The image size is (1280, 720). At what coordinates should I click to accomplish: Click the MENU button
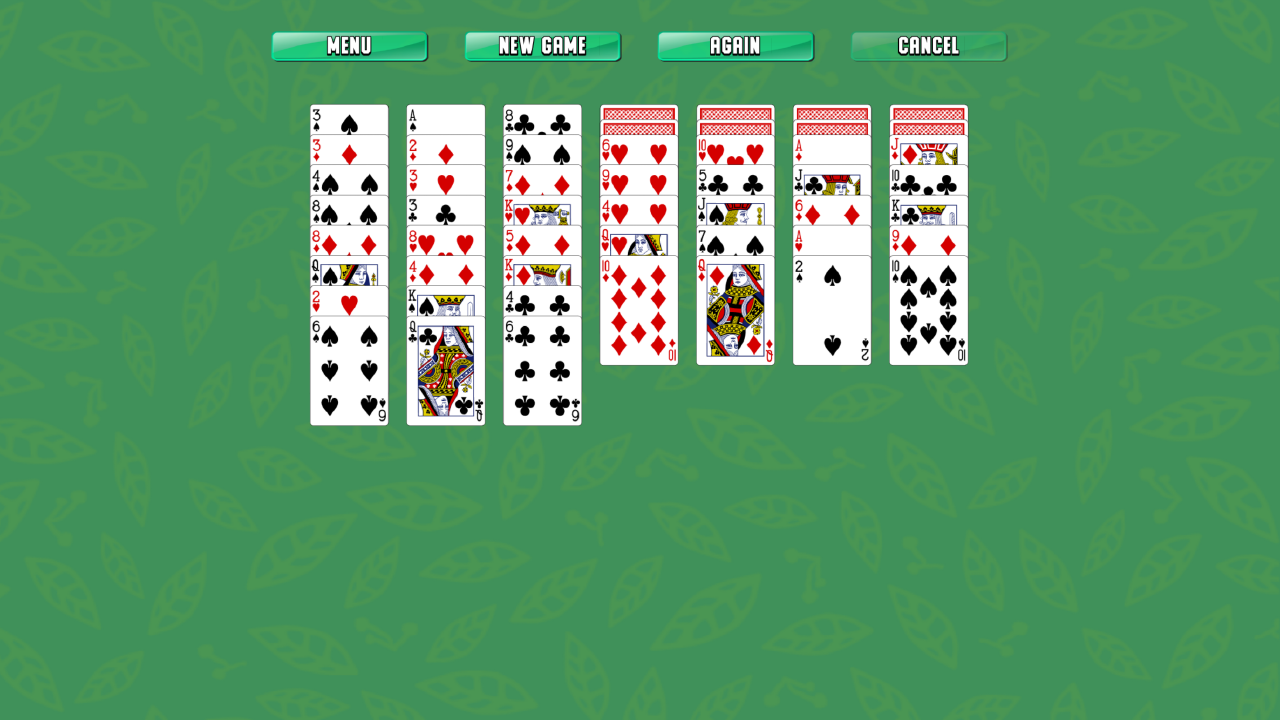click(349, 45)
